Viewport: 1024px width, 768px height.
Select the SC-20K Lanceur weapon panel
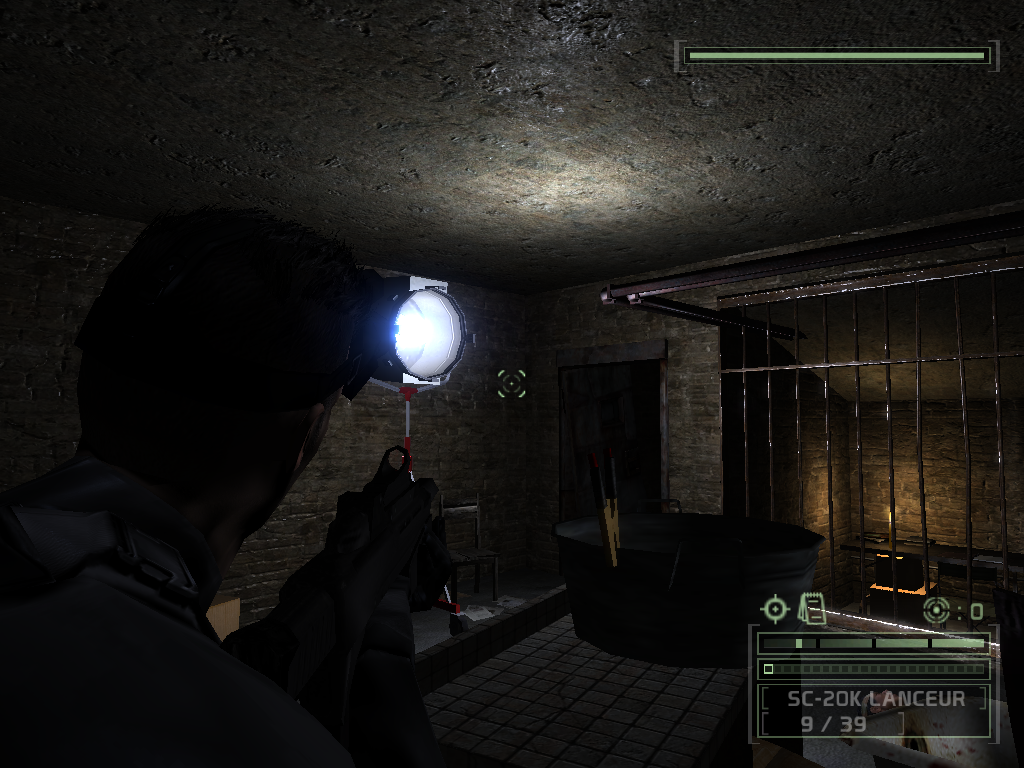click(874, 710)
